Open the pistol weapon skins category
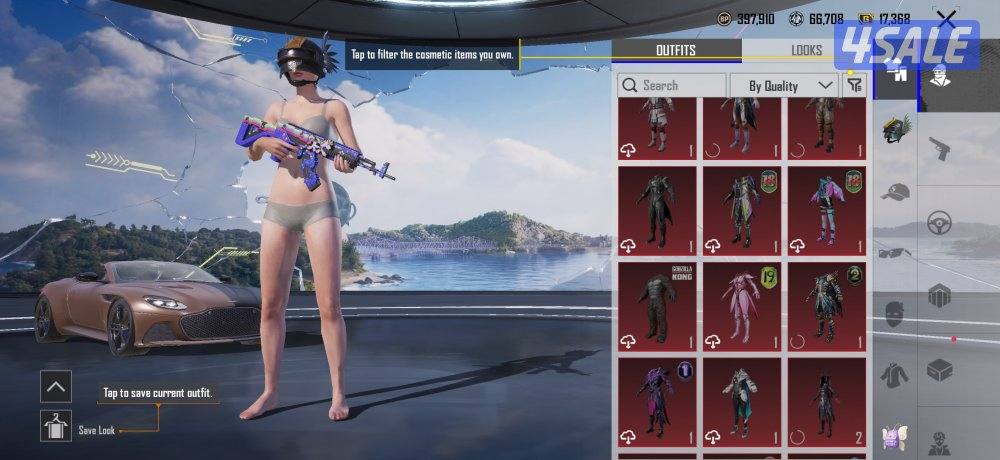The width and height of the screenshot is (1000, 460). 939,149
